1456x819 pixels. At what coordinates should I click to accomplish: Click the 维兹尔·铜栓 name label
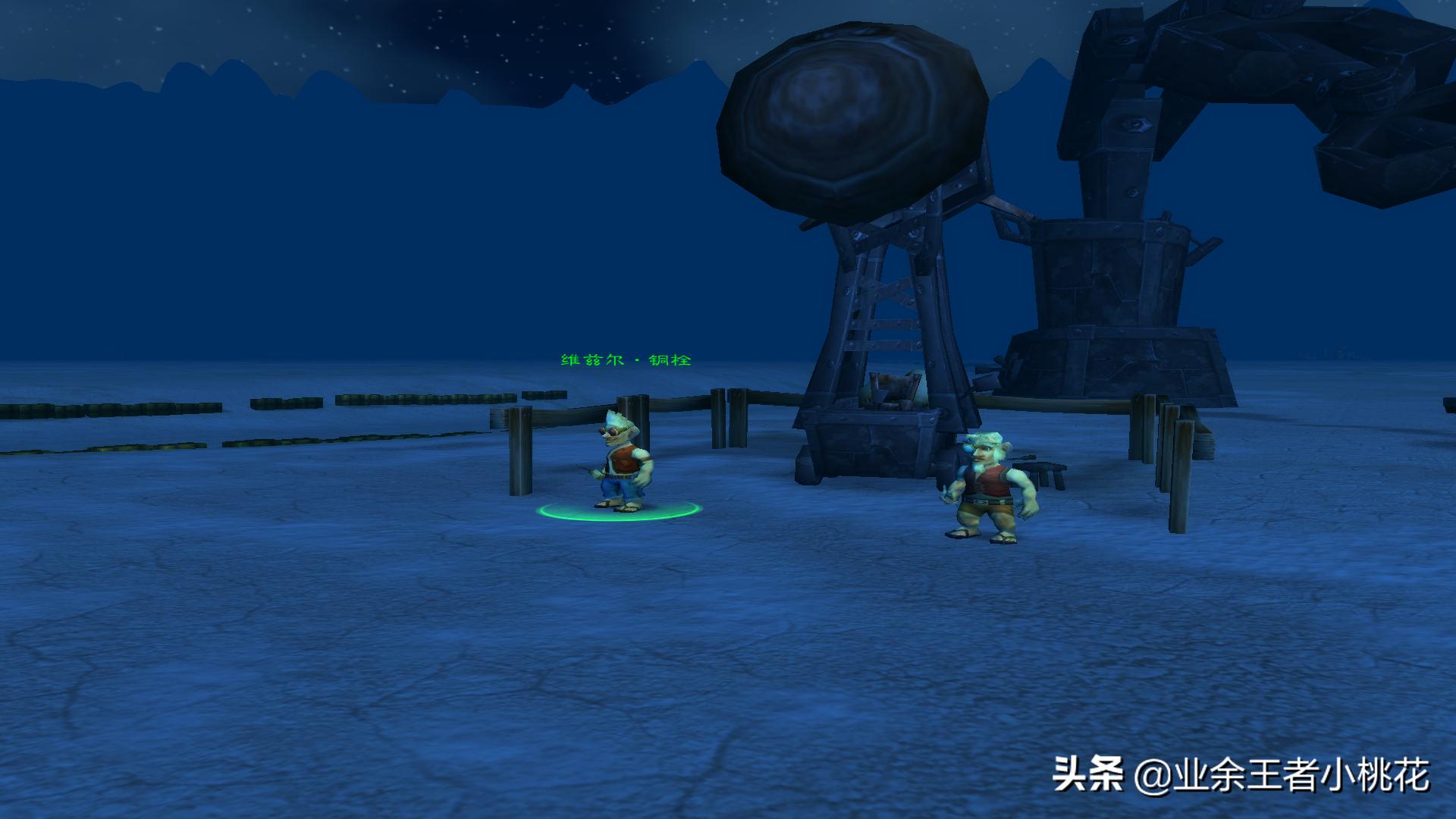point(626,360)
